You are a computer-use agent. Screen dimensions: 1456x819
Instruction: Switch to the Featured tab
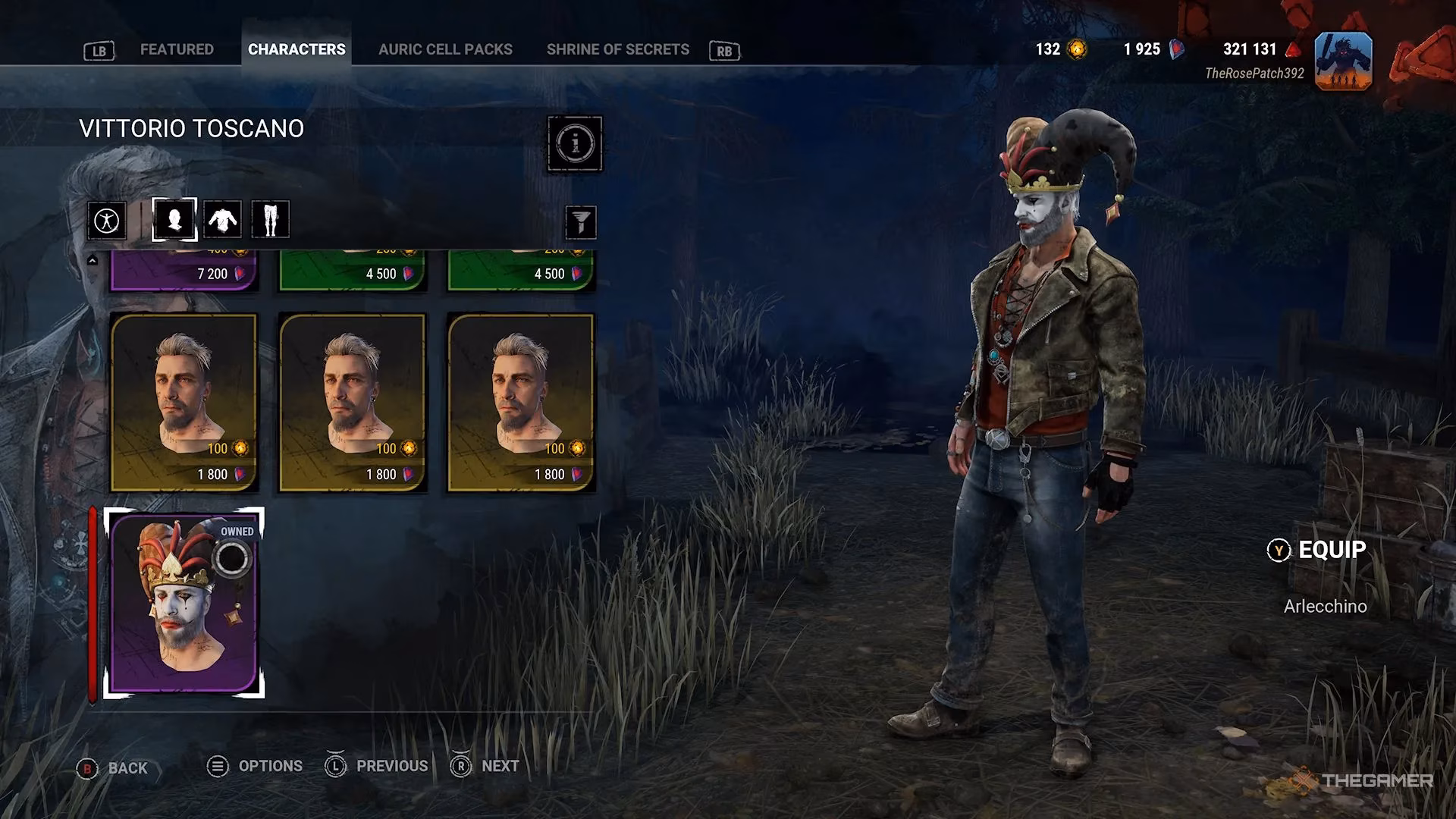click(177, 49)
